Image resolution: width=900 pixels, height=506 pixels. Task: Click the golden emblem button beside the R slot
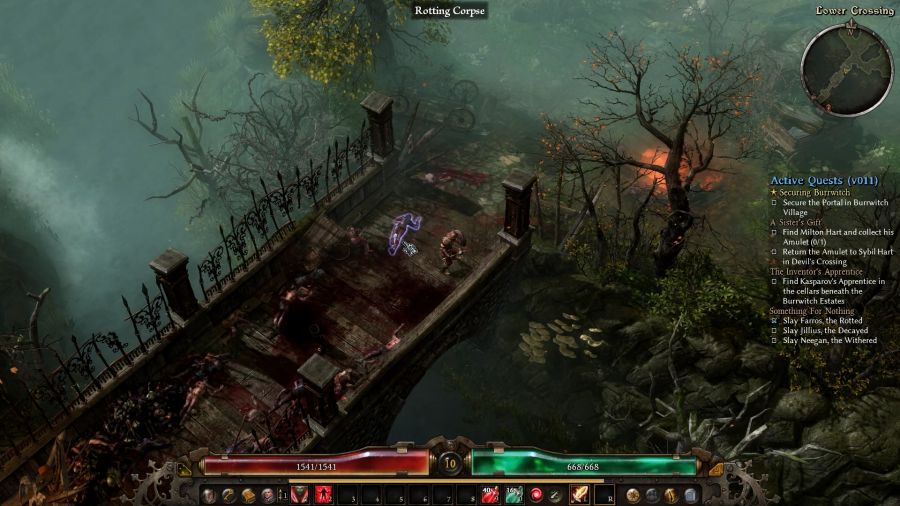pyautogui.click(x=632, y=495)
